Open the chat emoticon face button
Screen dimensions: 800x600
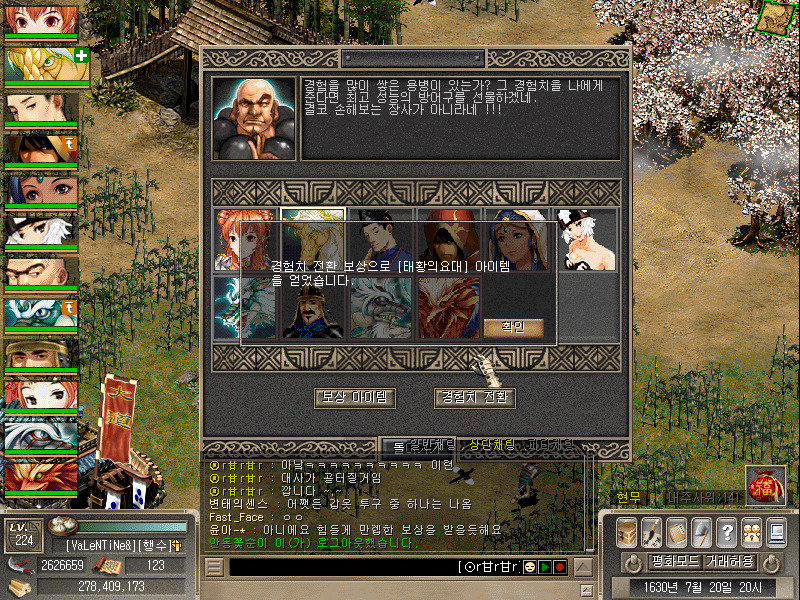coord(529,567)
